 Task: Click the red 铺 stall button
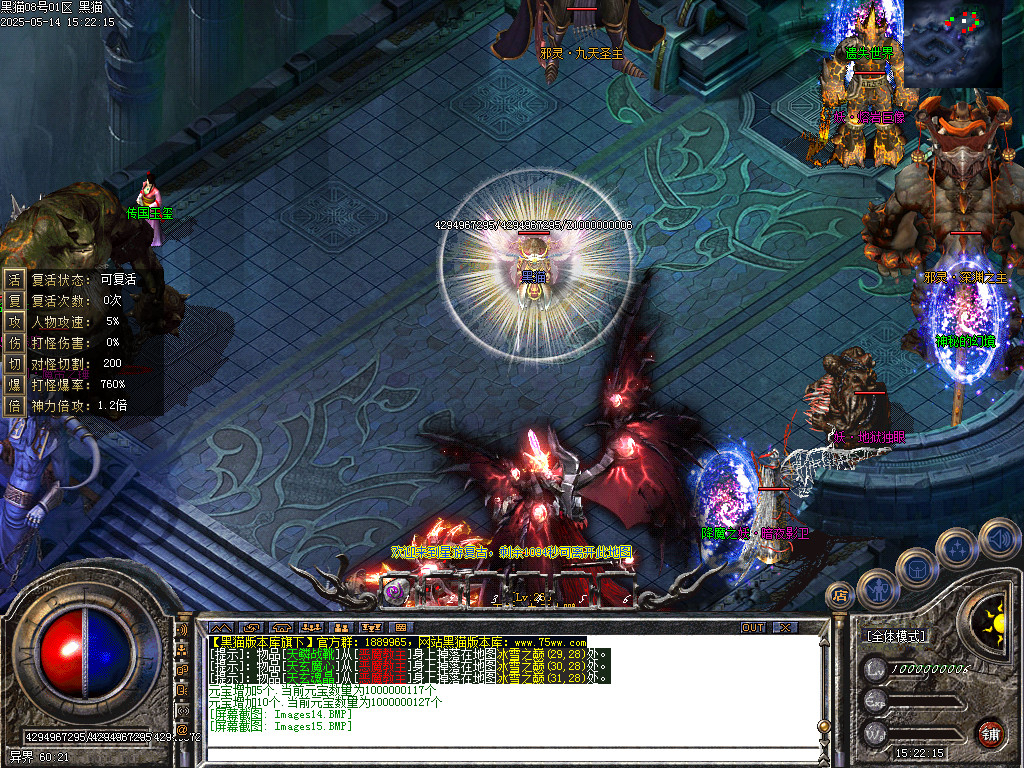(991, 733)
